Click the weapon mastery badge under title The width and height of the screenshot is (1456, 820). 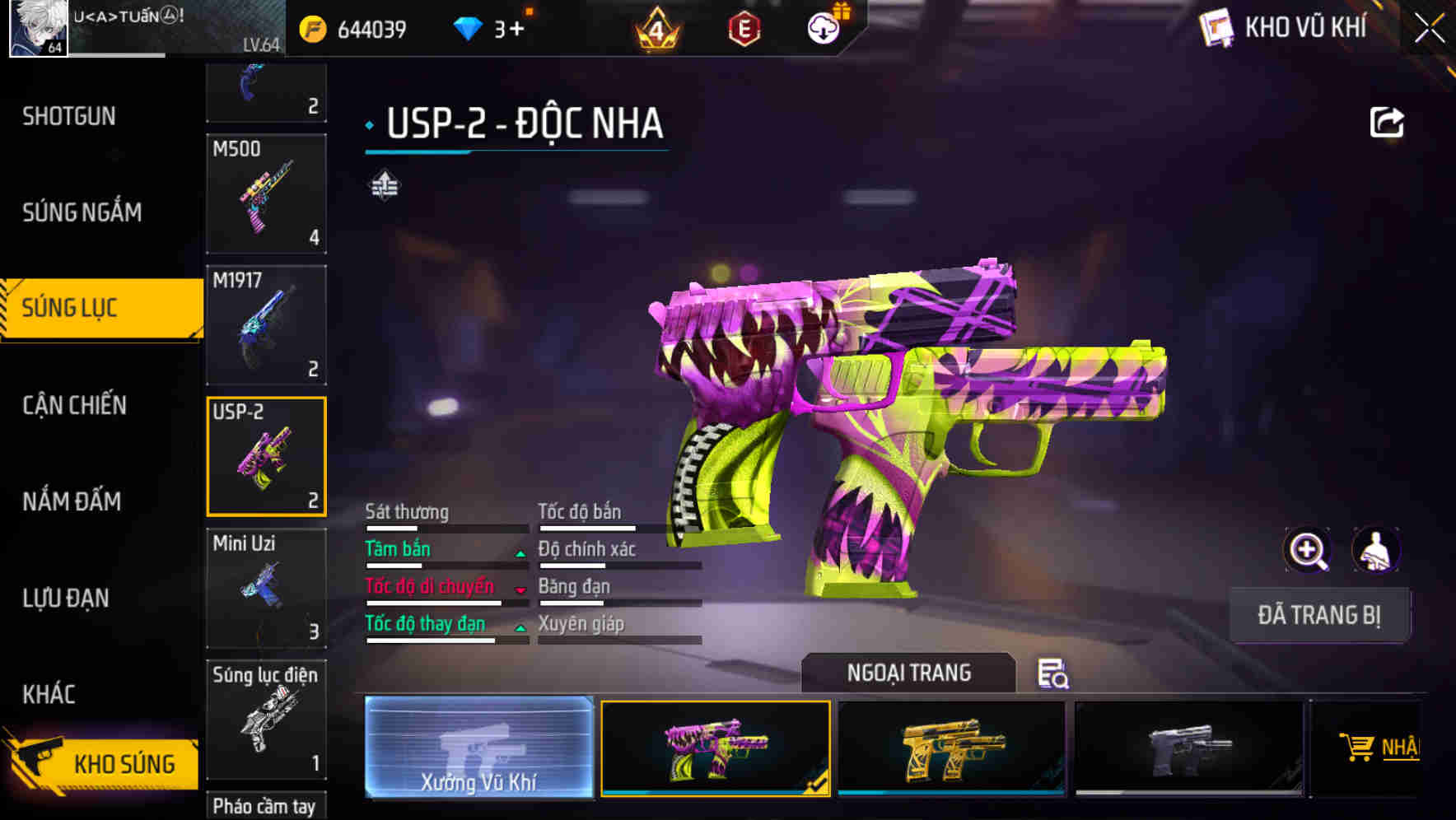[x=384, y=186]
